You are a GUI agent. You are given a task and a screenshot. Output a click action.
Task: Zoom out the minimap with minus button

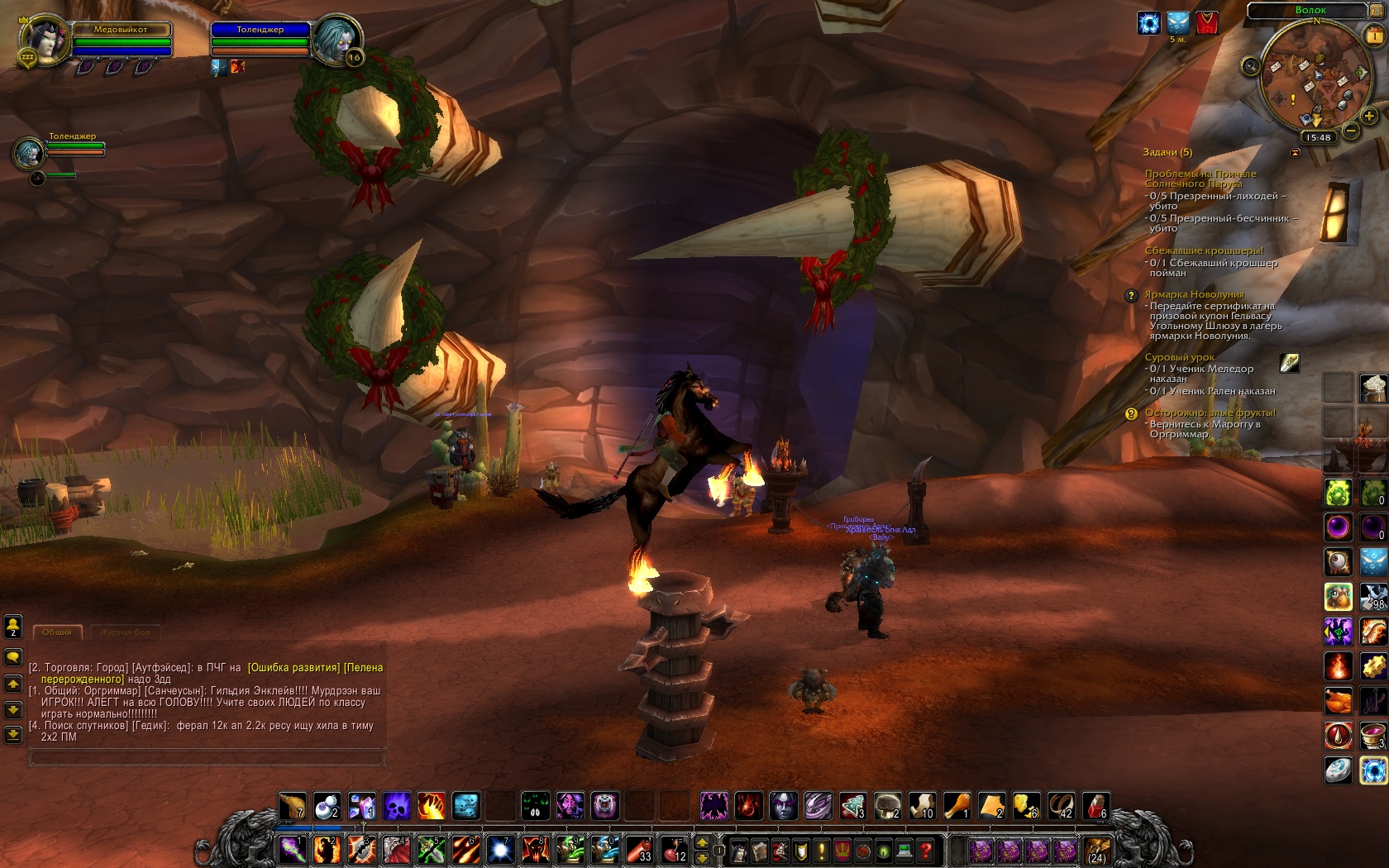pyautogui.click(x=1351, y=131)
